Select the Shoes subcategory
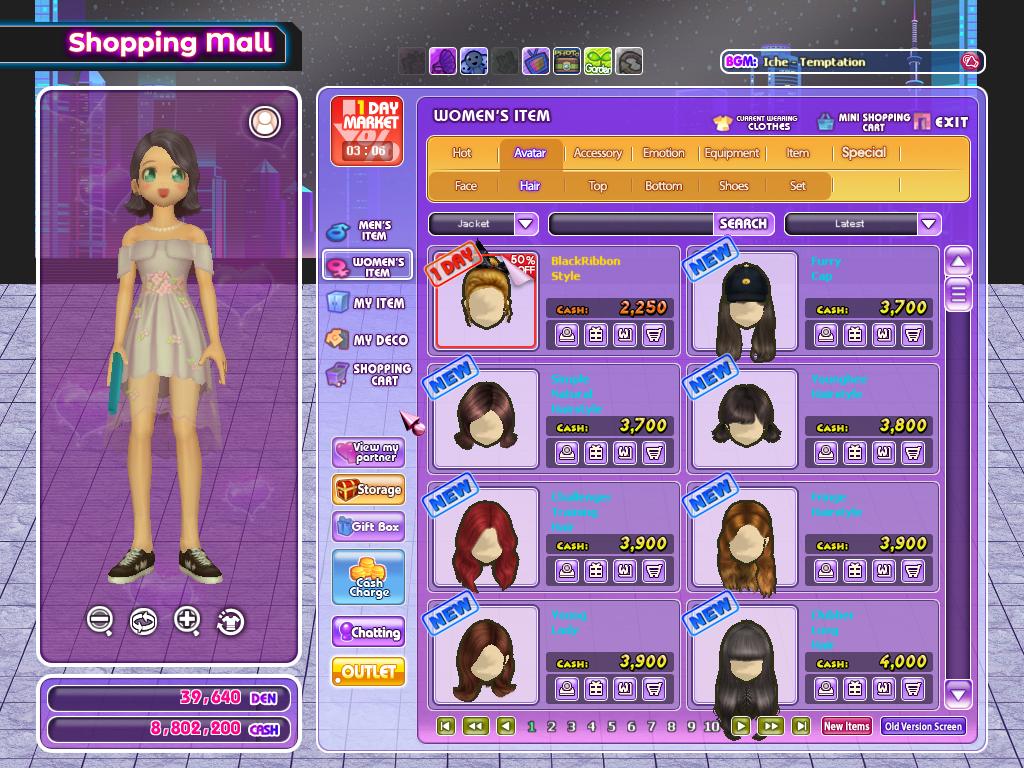1024x768 pixels. [733, 185]
